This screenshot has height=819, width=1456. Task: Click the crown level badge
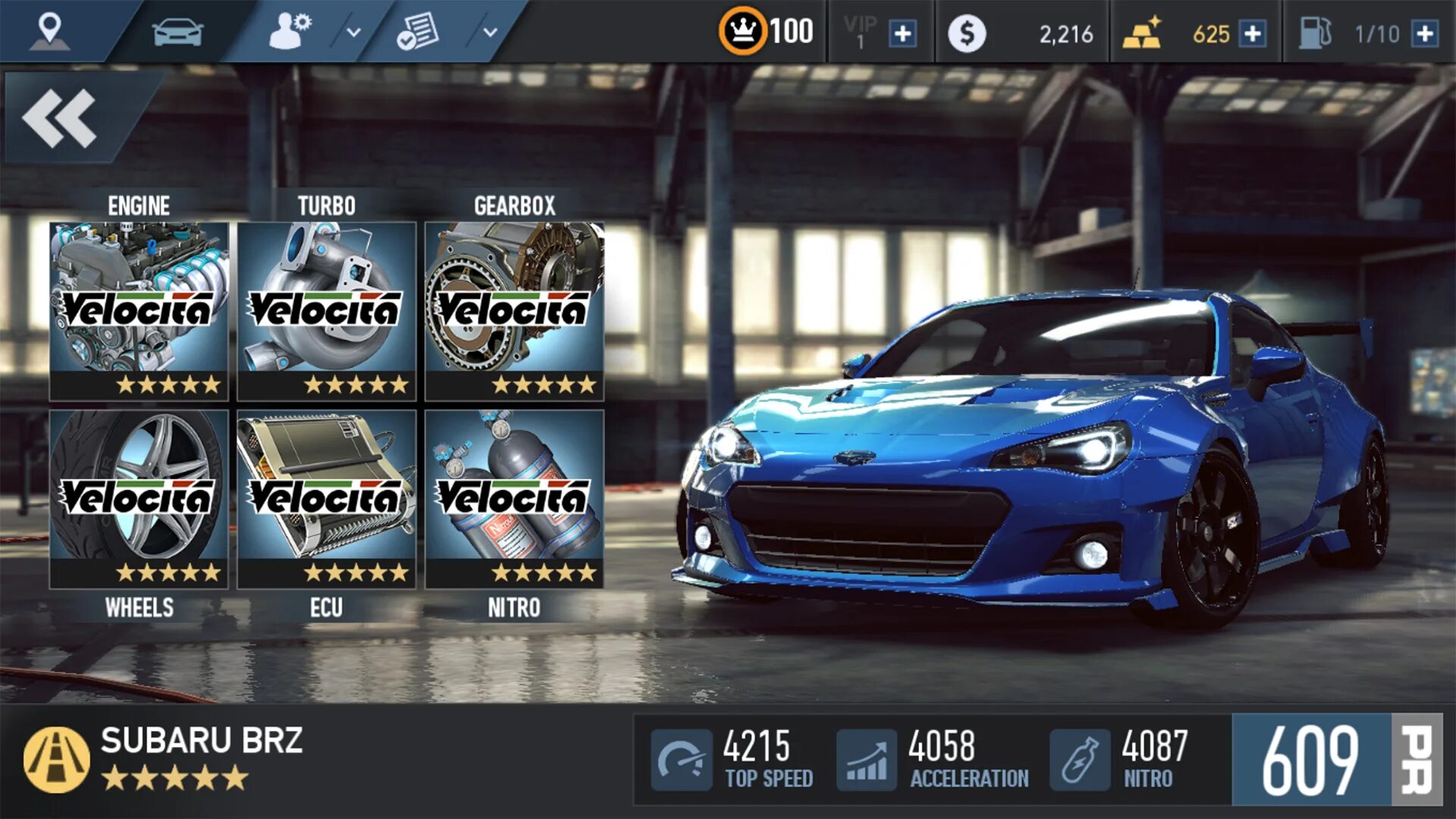pyautogui.click(x=742, y=32)
